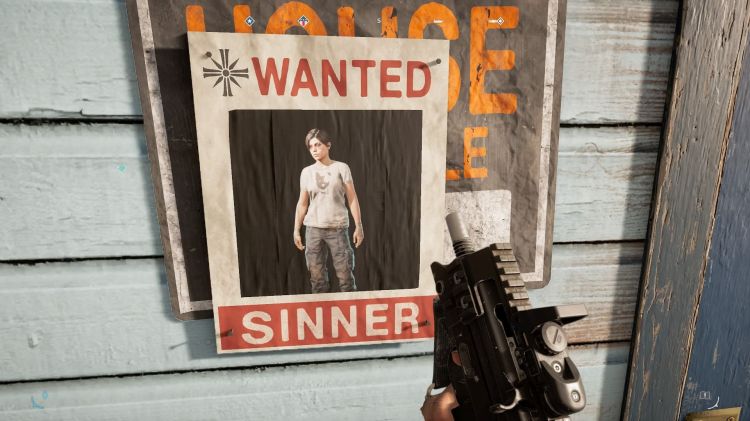Viewport: 750px width, 421px height.
Task: Click the faint blue HUD icon
Action: (39, 400)
